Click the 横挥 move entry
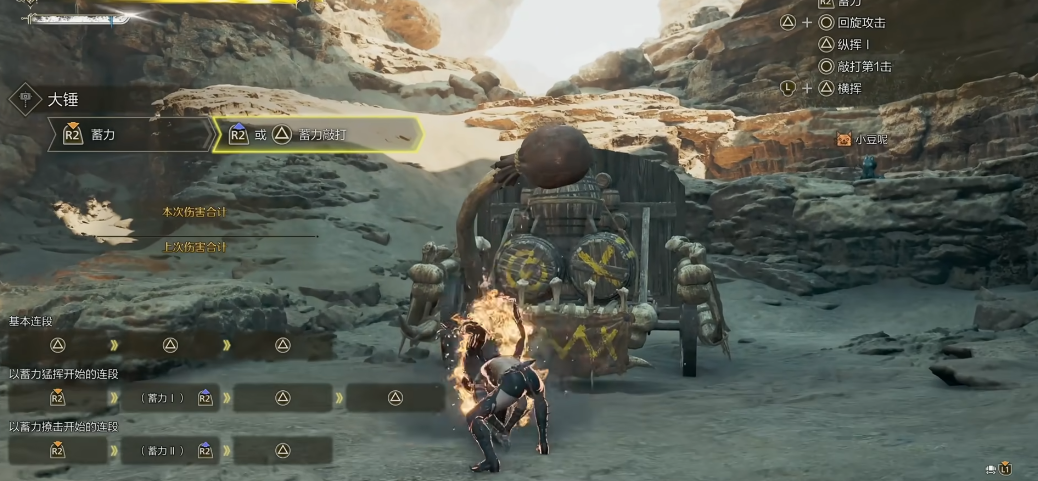1038x481 pixels. [x=850, y=88]
